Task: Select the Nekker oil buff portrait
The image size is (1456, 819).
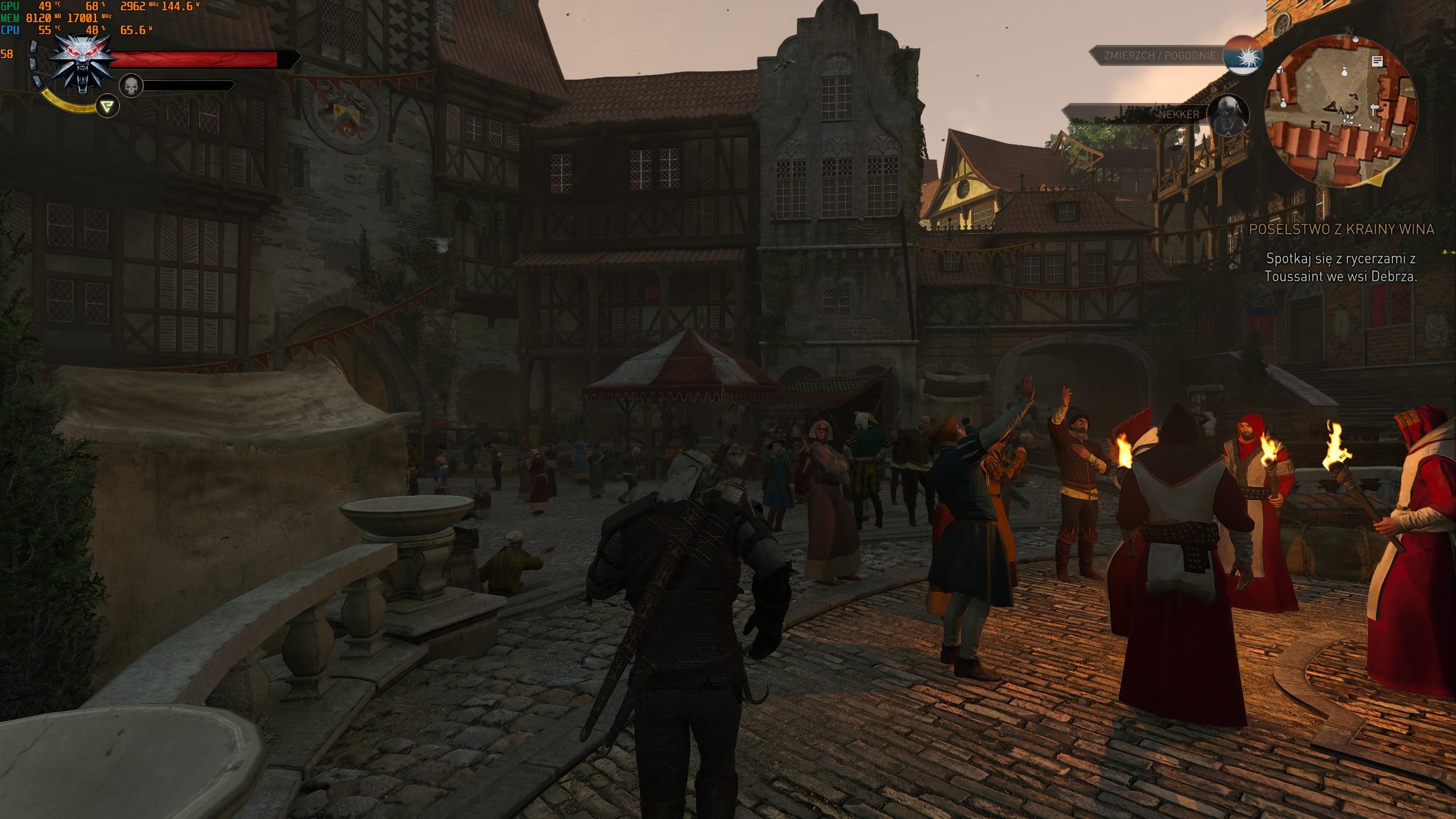Action: click(x=1228, y=115)
